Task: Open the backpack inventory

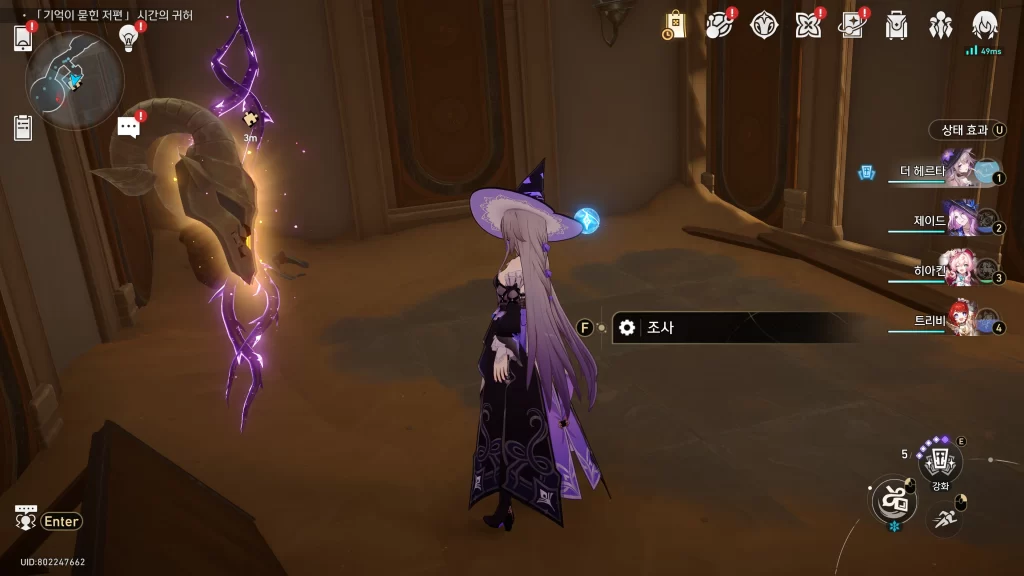Action: pos(897,25)
